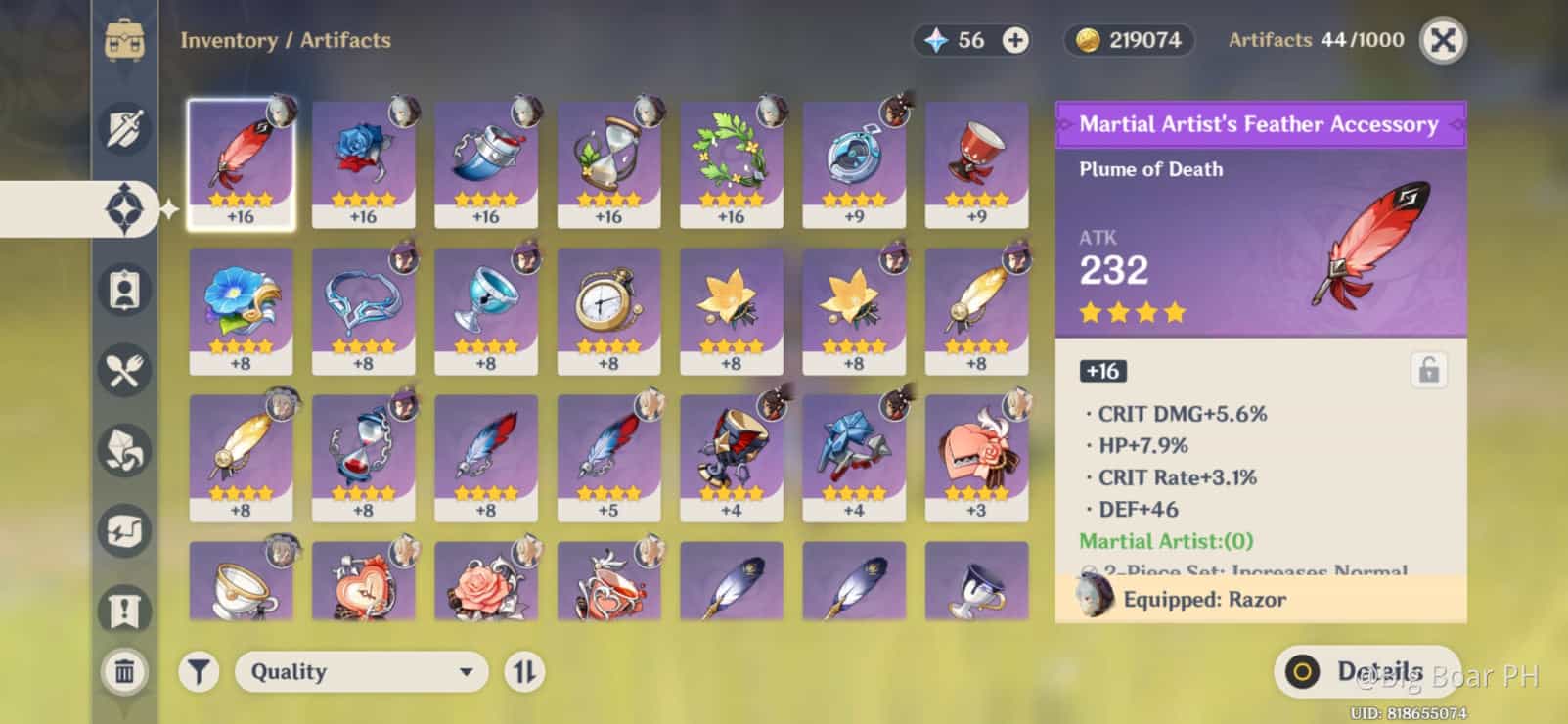1568x724 pixels.
Task: Toggle the artifact lock icon
Action: pyautogui.click(x=1428, y=371)
